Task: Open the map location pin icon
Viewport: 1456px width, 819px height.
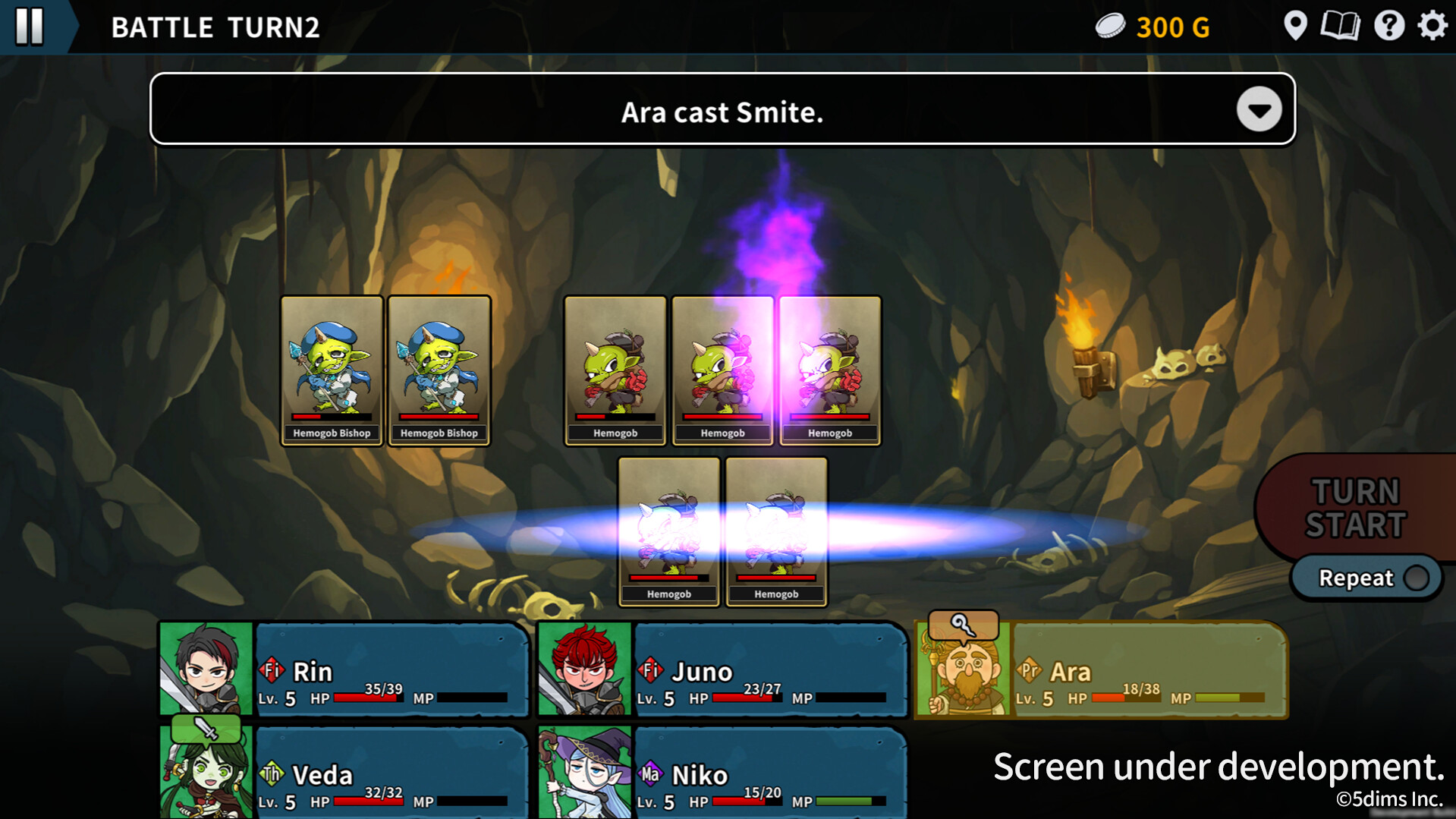Action: coord(1295,27)
